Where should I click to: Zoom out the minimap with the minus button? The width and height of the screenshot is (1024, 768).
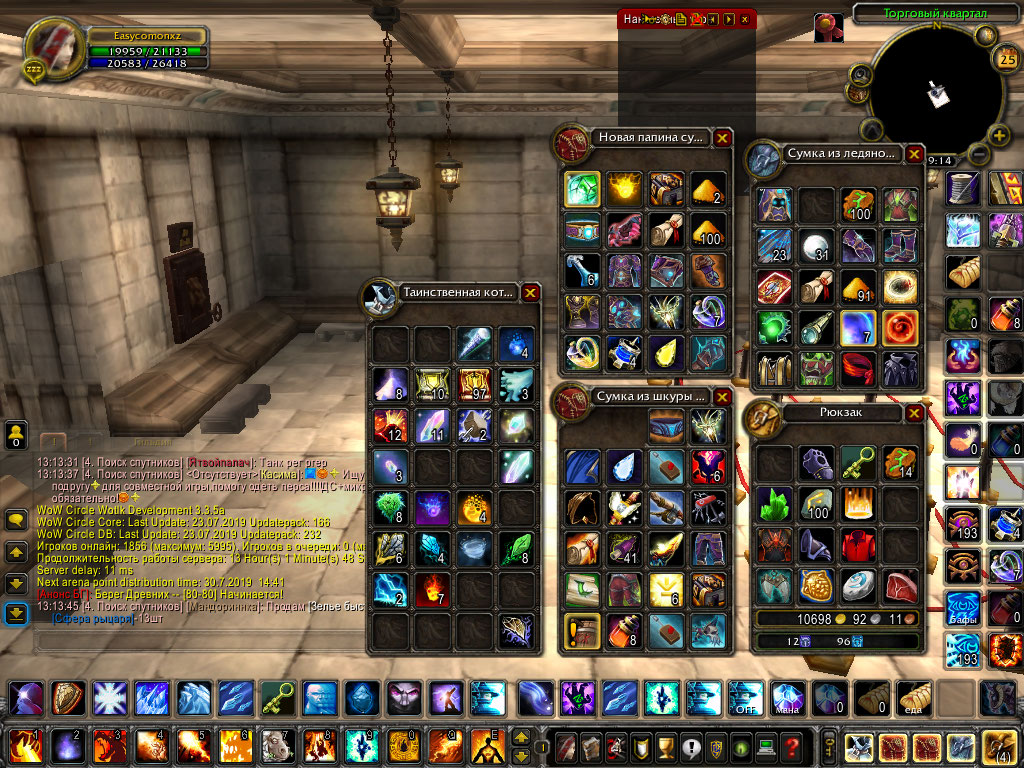tap(977, 155)
